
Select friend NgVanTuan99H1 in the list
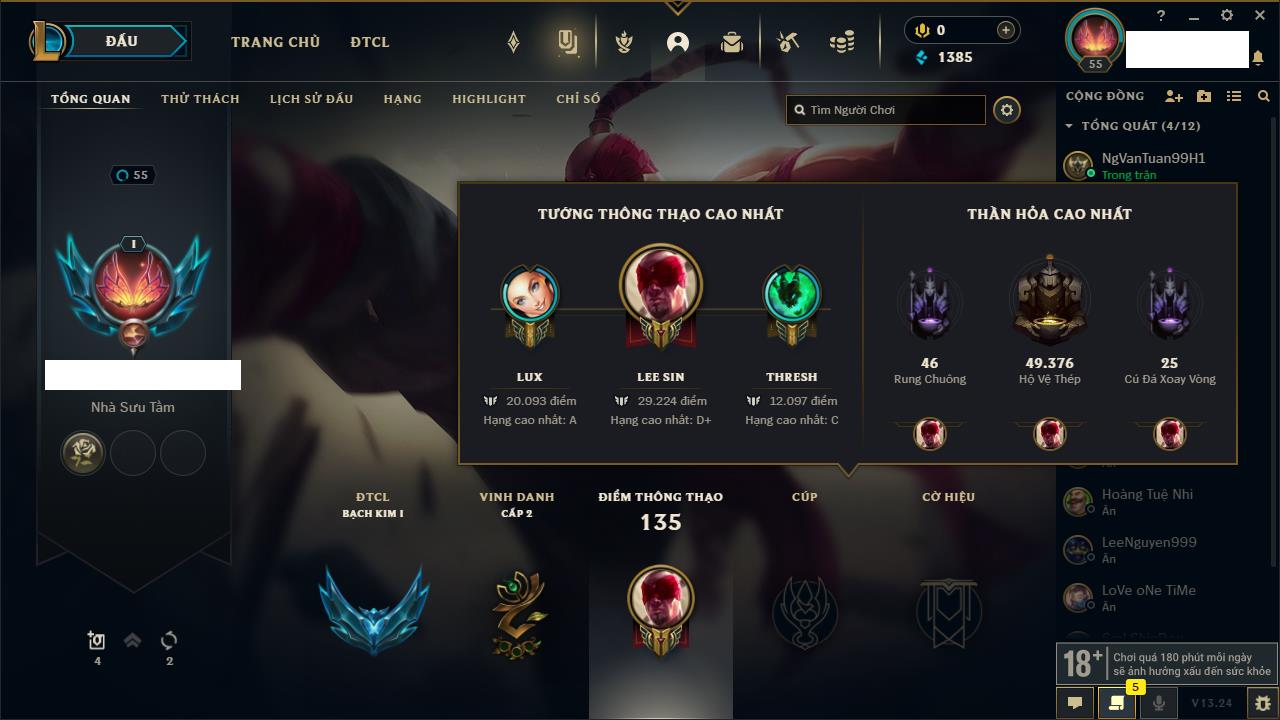[1153, 158]
